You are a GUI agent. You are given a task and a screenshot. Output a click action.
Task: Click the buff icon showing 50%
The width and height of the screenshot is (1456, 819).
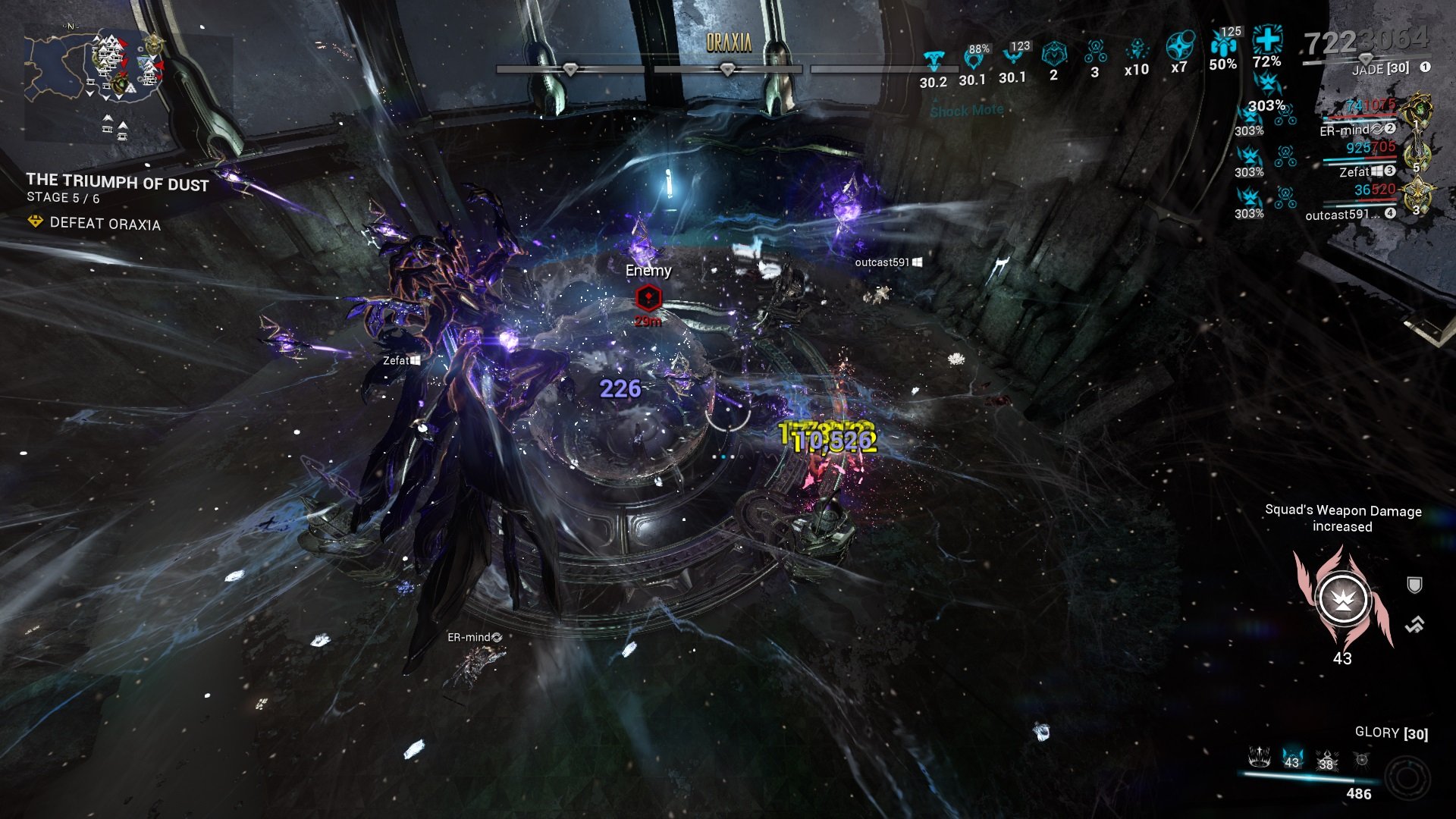1223,45
